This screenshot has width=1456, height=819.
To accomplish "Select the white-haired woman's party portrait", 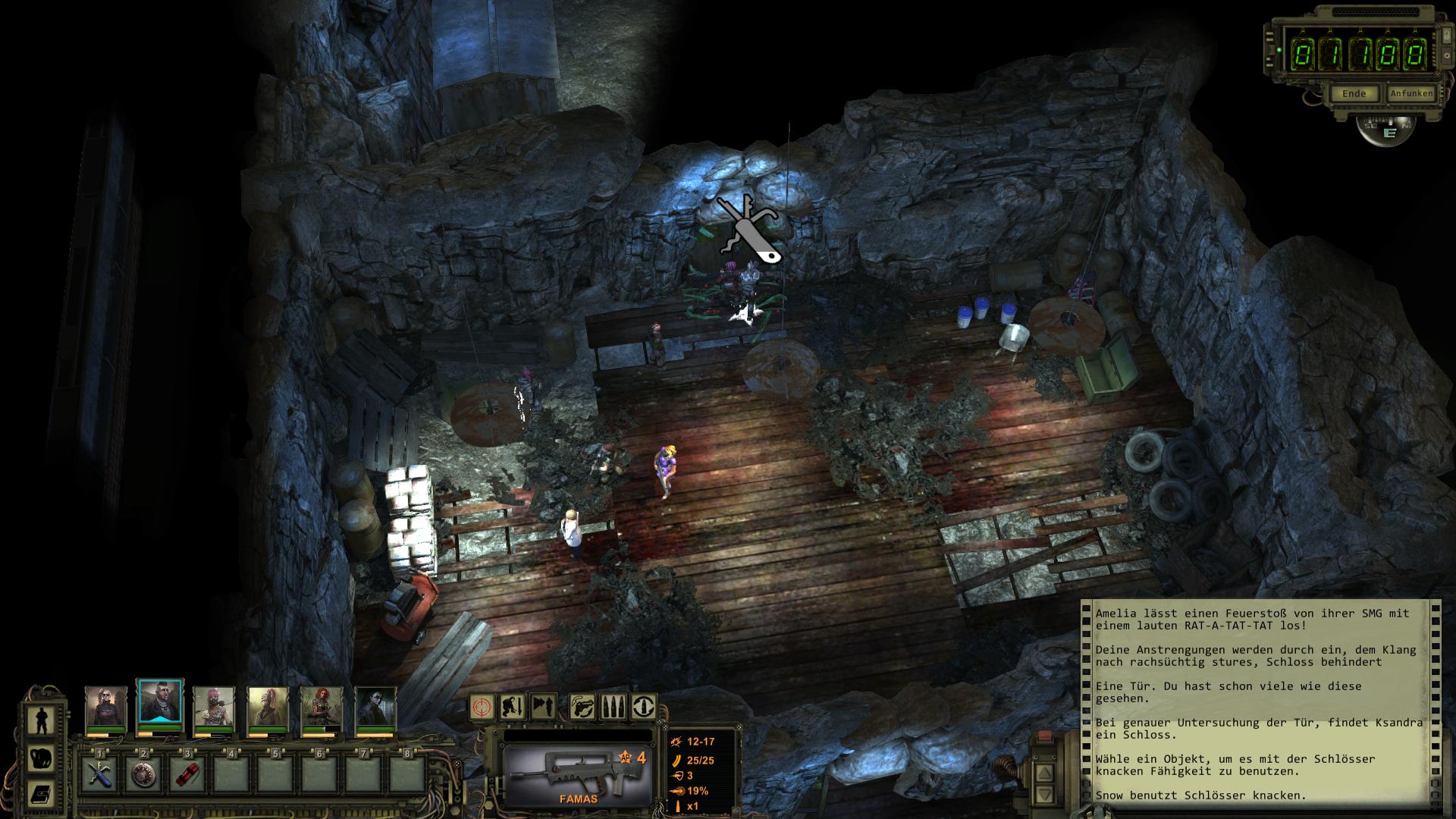I will pyautogui.click(x=105, y=708).
